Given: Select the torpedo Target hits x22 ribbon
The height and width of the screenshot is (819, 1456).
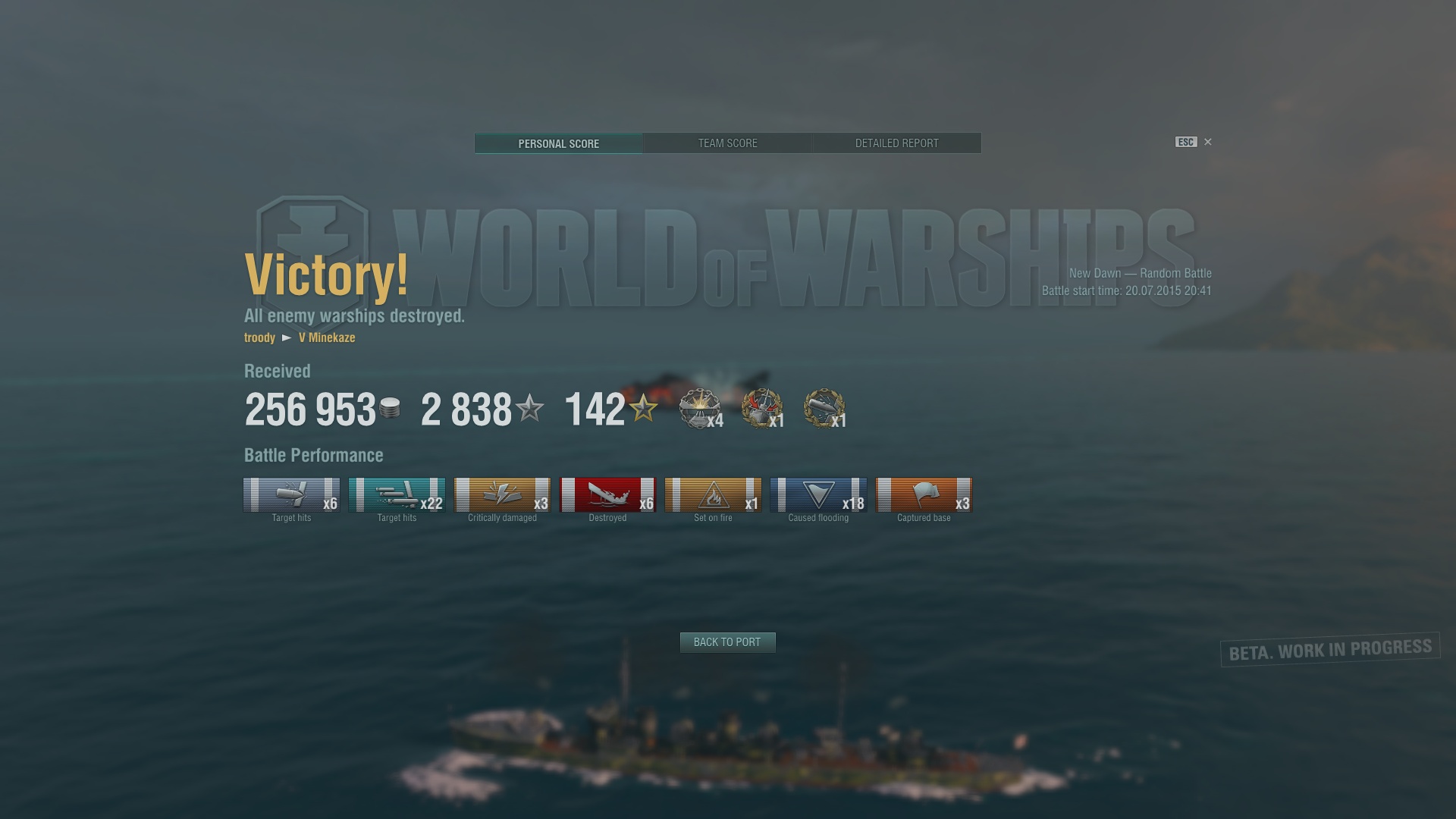Looking at the screenshot, I should pyautogui.click(x=397, y=495).
